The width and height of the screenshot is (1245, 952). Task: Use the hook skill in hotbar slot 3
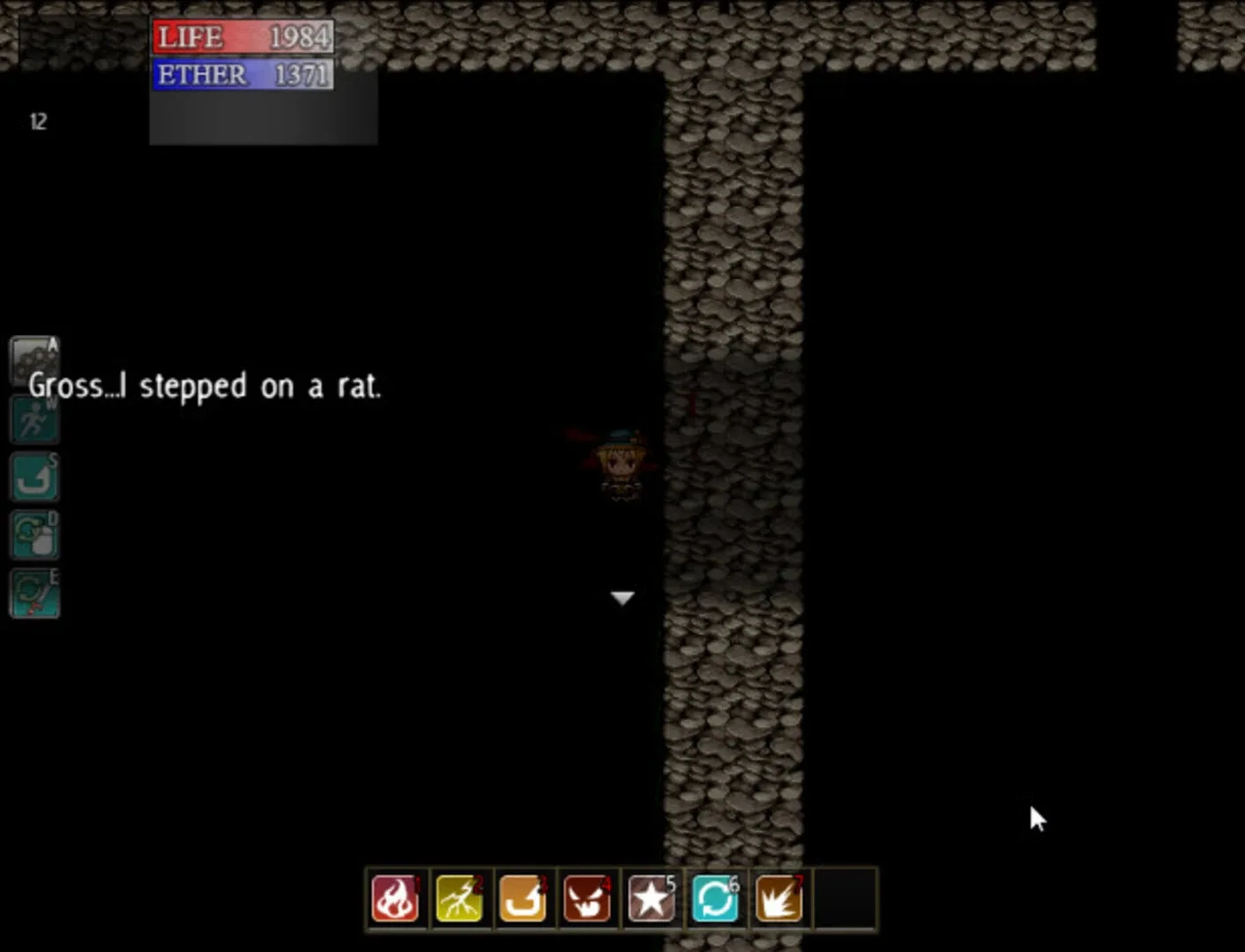(523, 898)
